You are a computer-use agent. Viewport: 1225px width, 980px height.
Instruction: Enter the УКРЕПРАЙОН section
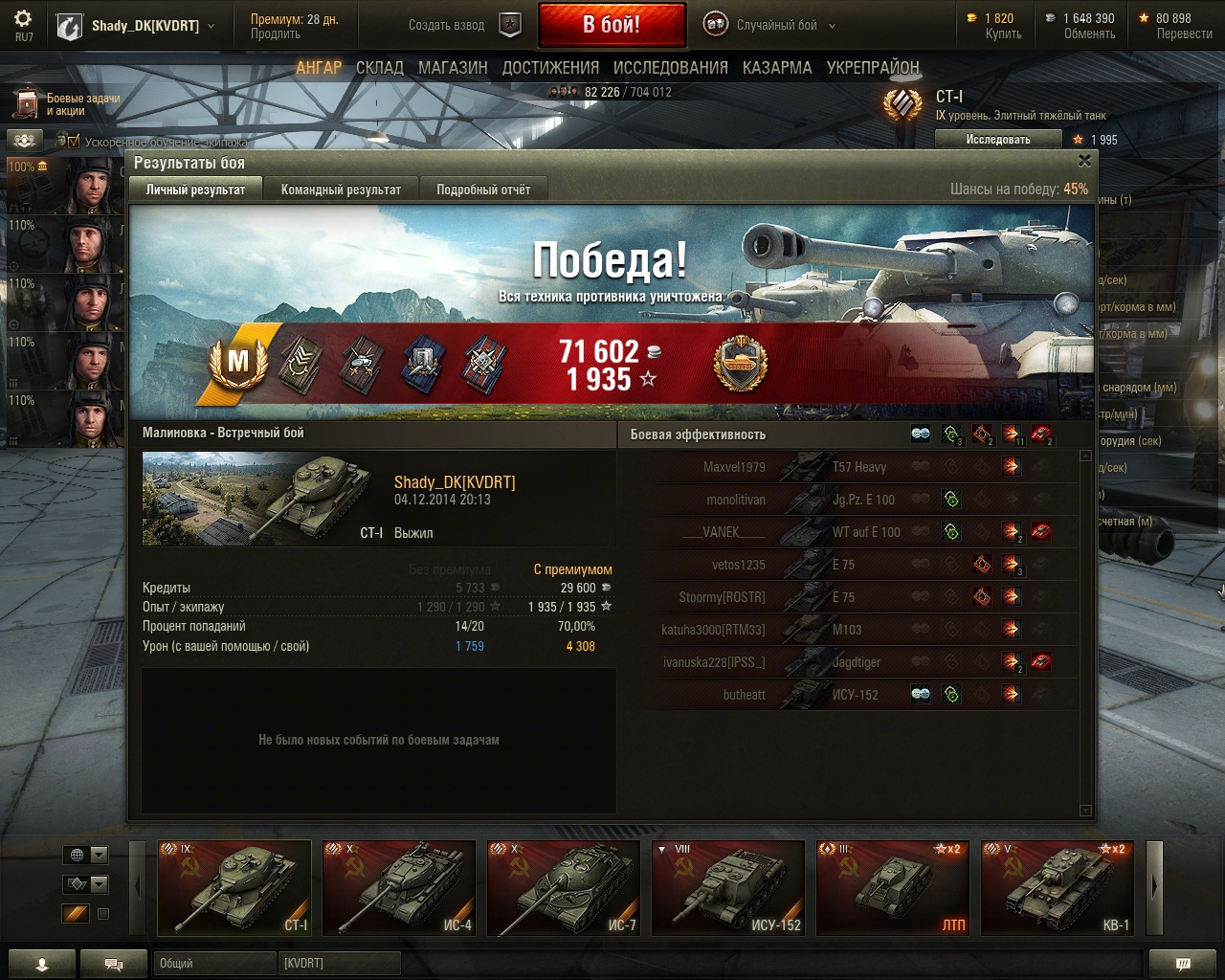pyautogui.click(x=873, y=68)
